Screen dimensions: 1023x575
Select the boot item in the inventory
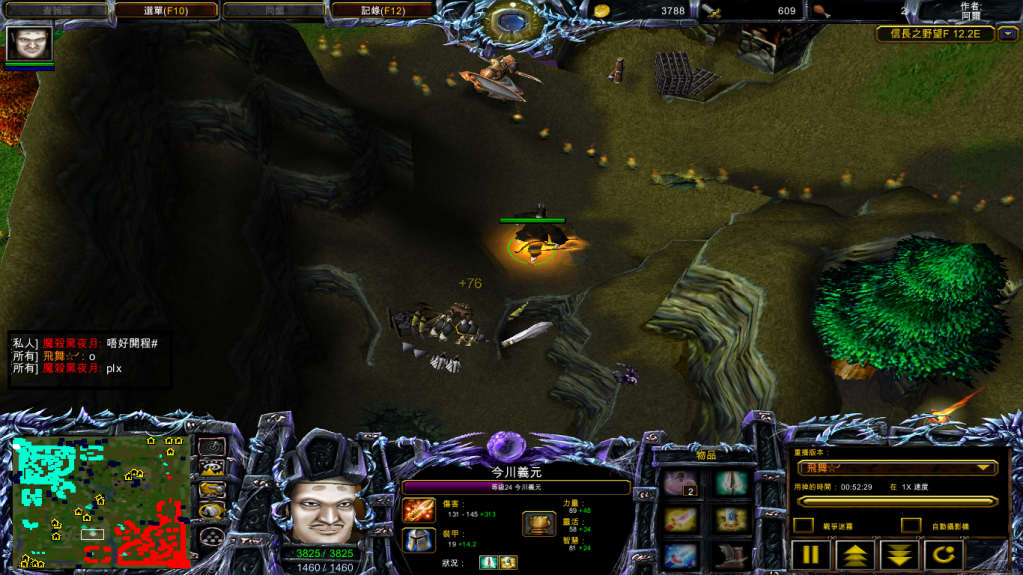(732, 554)
